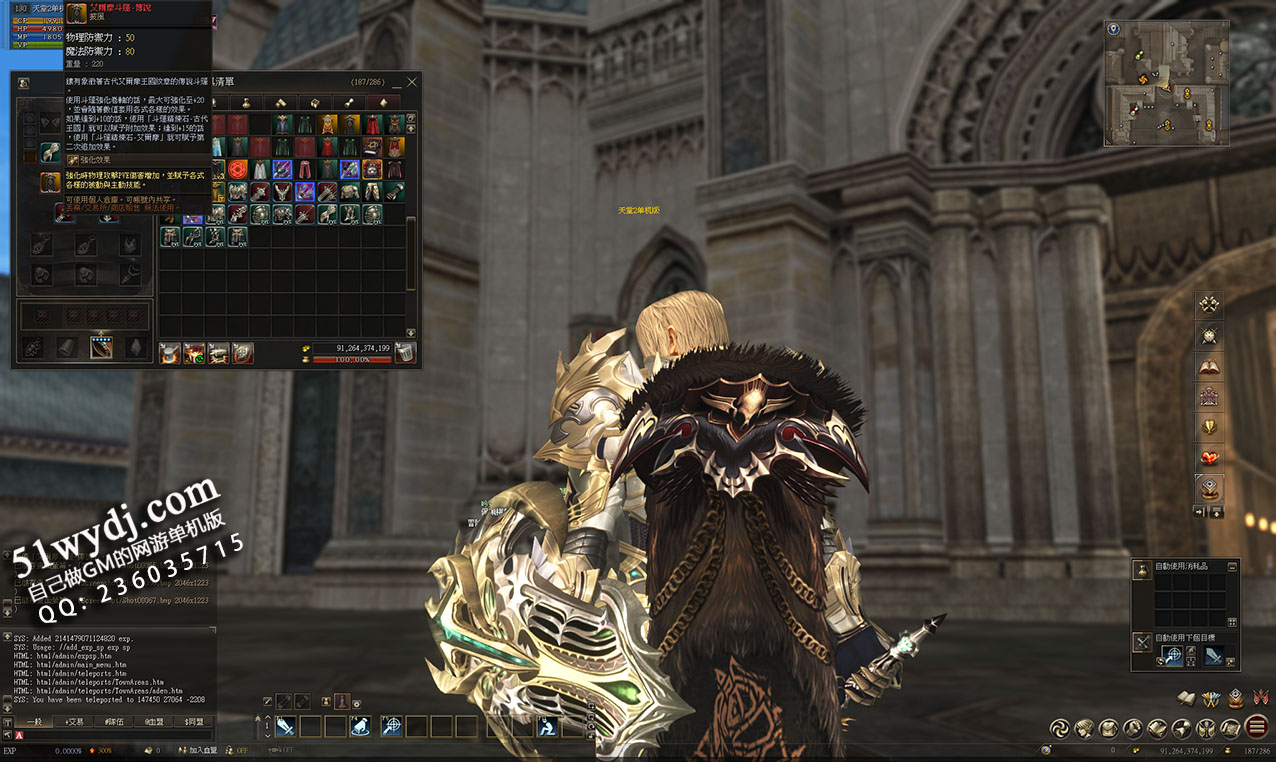Open the open book side icon
The height and width of the screenshot is (762, 1276).
pos(1209,366)
